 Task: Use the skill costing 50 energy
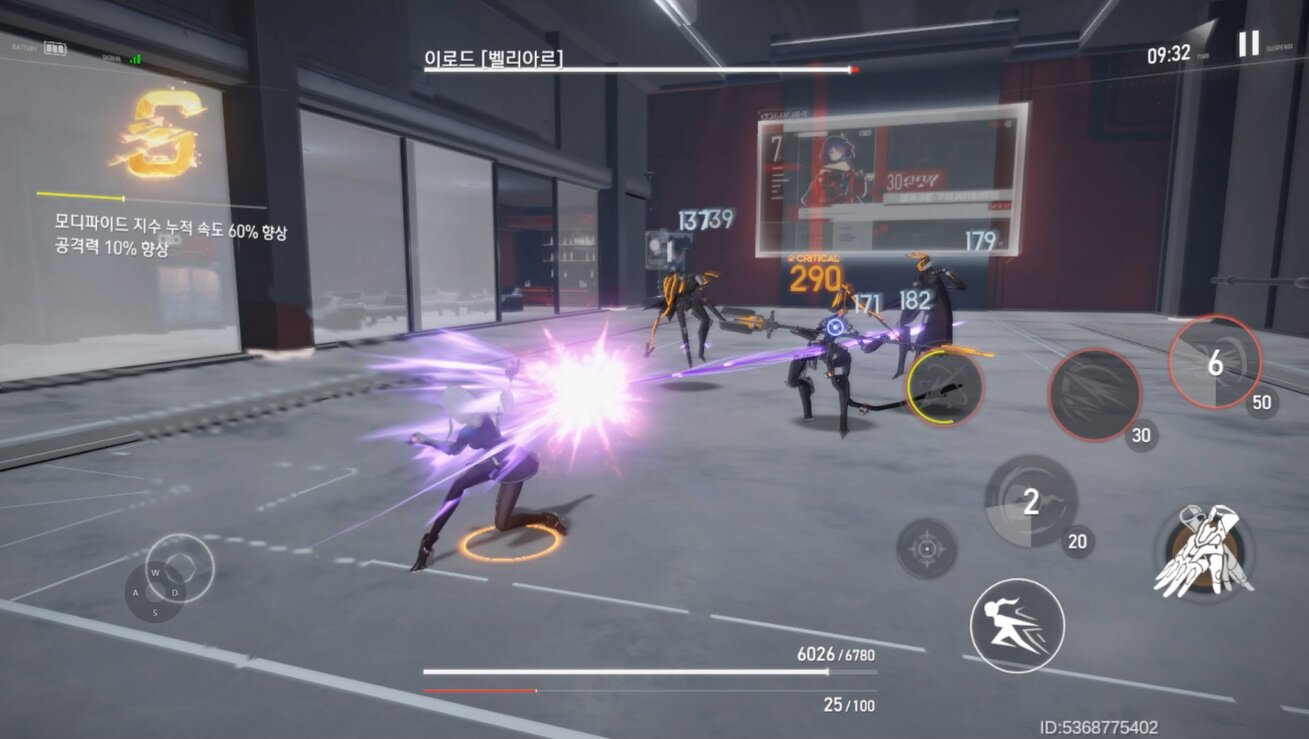pyautogui.click(x=1214, y=362)
